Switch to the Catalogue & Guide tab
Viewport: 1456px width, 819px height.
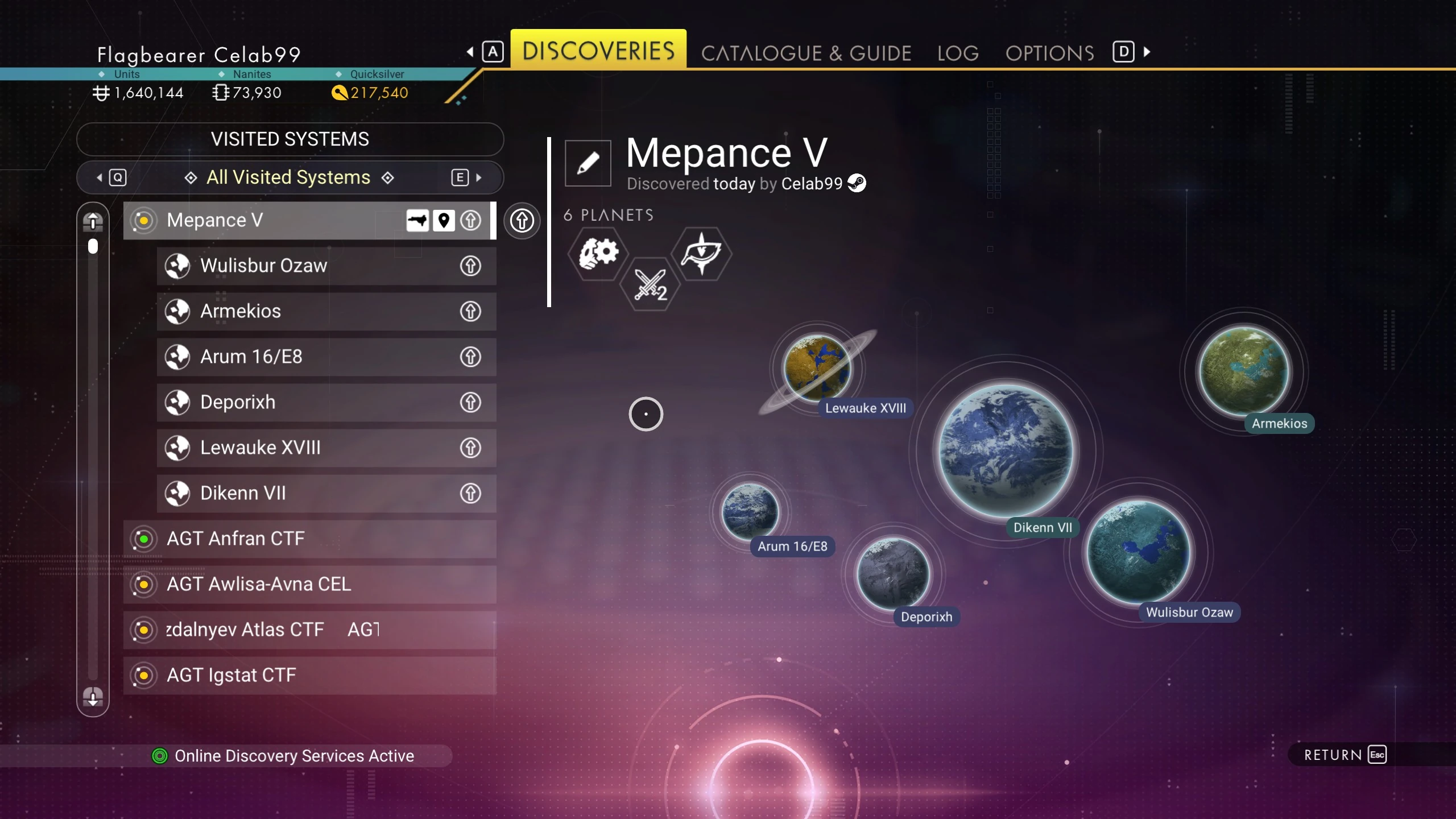coord(805,53)
